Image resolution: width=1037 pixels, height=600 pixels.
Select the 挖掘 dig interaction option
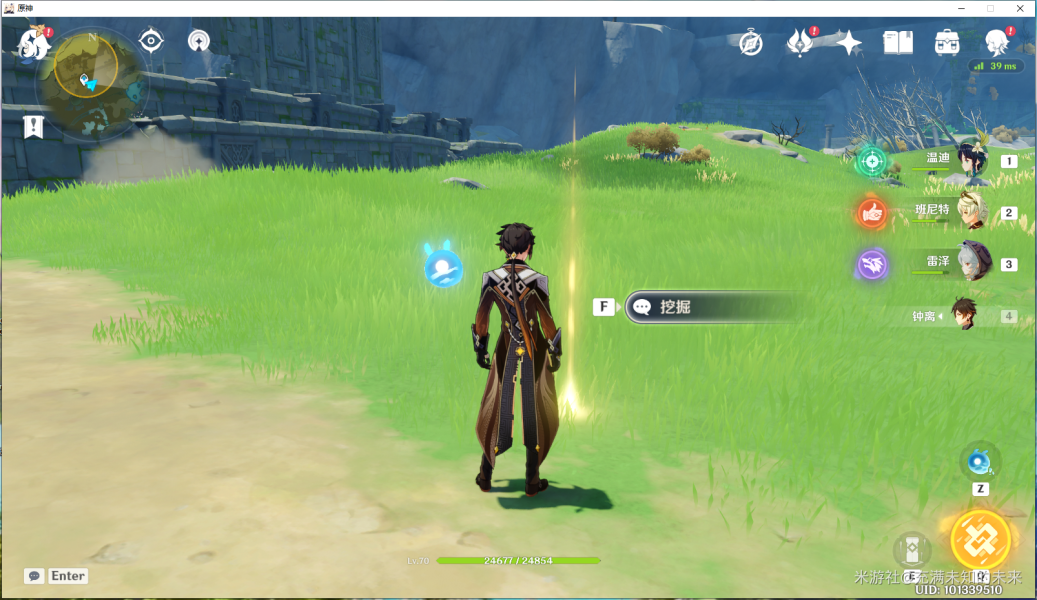coord(710,307)
